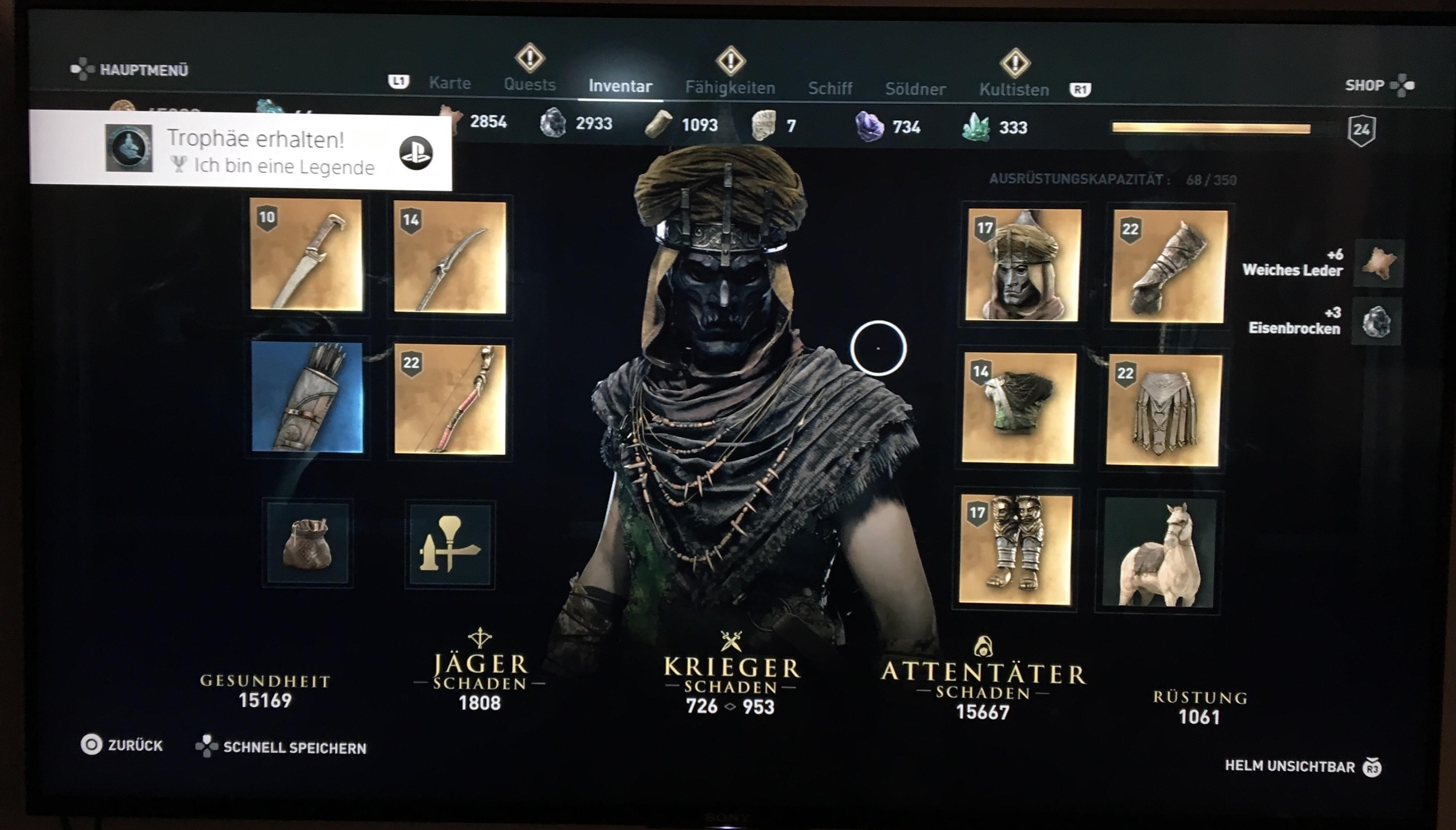The width and height of the screenshot is (1456, 830).
Task: Show the Söldner tab
Action: click(x=915, y=89)
